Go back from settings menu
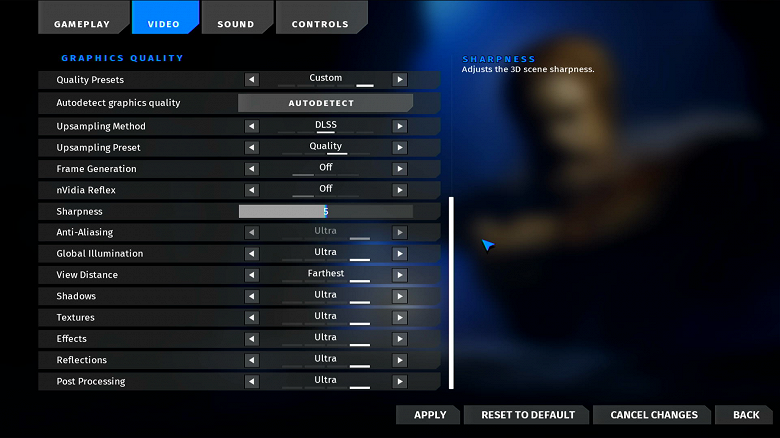Image resolution: width=780 pixels, height=438 pixels. (745, 415)
